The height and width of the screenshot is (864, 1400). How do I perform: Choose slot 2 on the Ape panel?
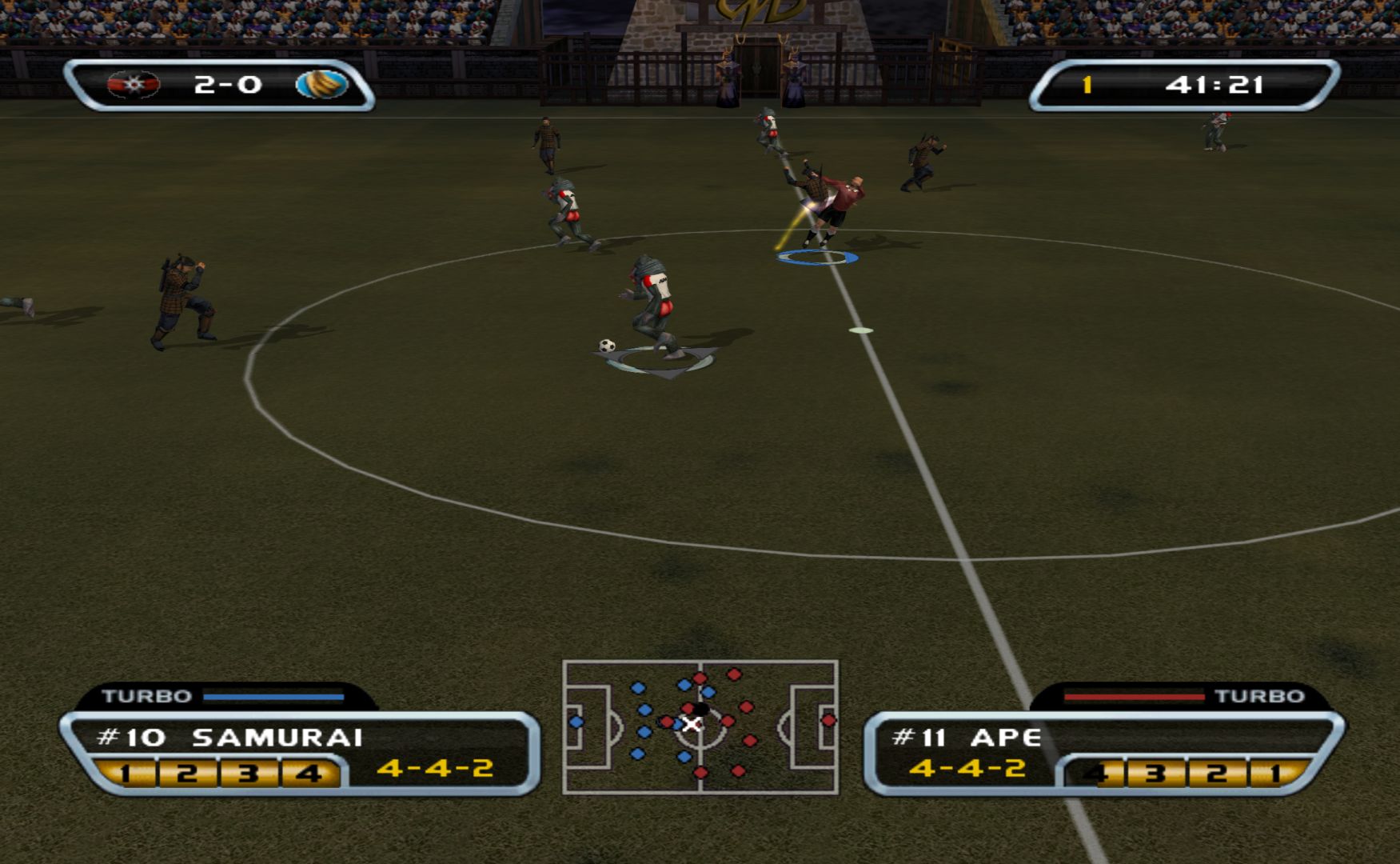point(1216,774)
